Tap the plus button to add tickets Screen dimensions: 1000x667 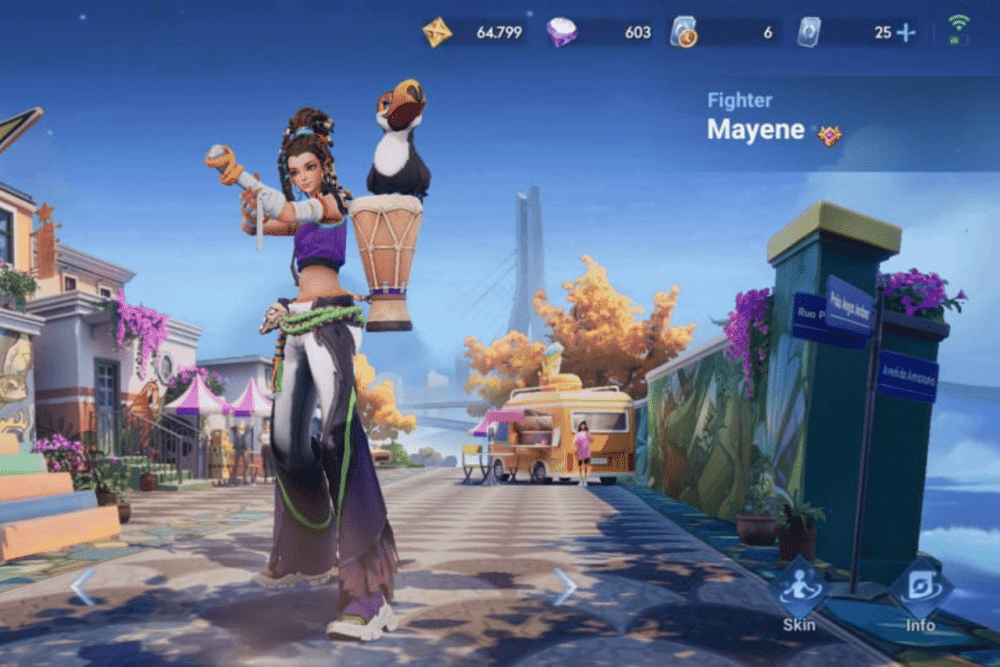pyautogui.click(x=906, y=32)
